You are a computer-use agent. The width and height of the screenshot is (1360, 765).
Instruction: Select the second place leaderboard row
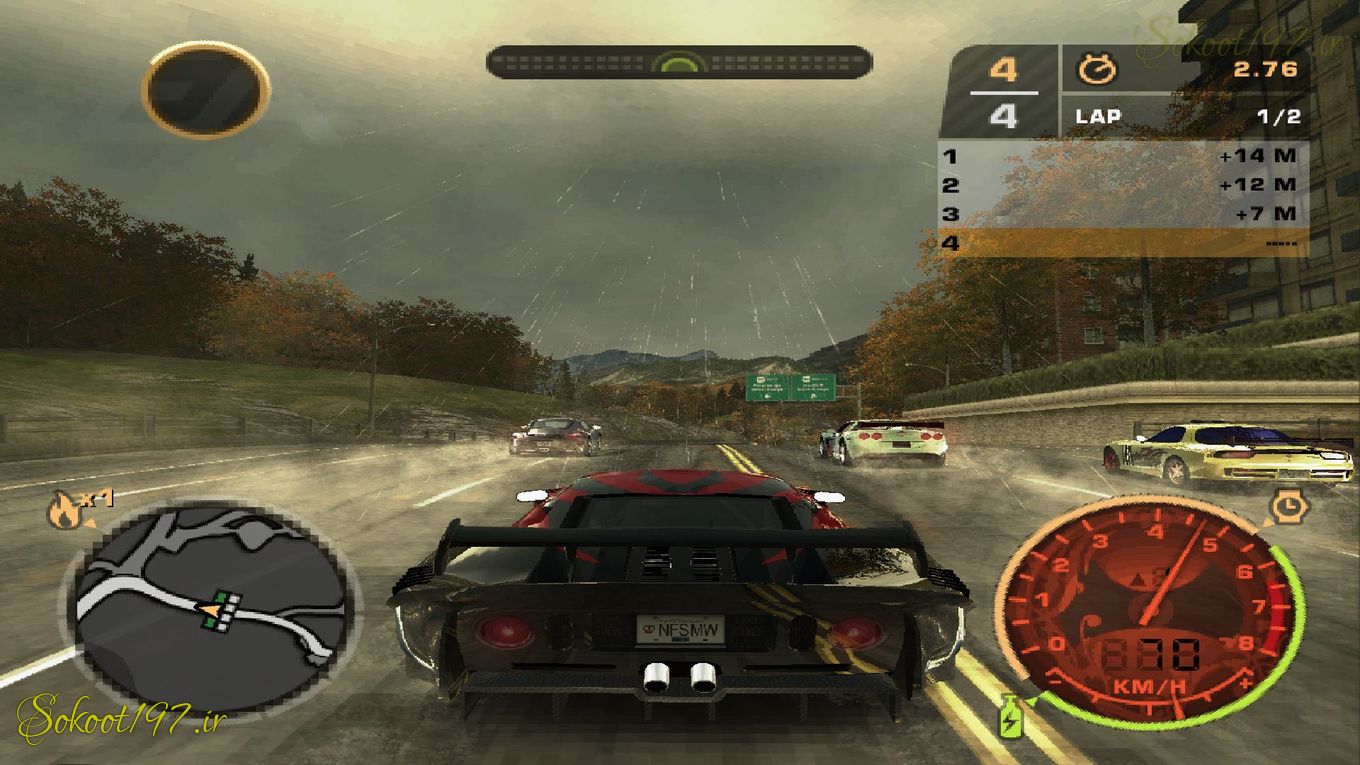tap(1122, 185)
